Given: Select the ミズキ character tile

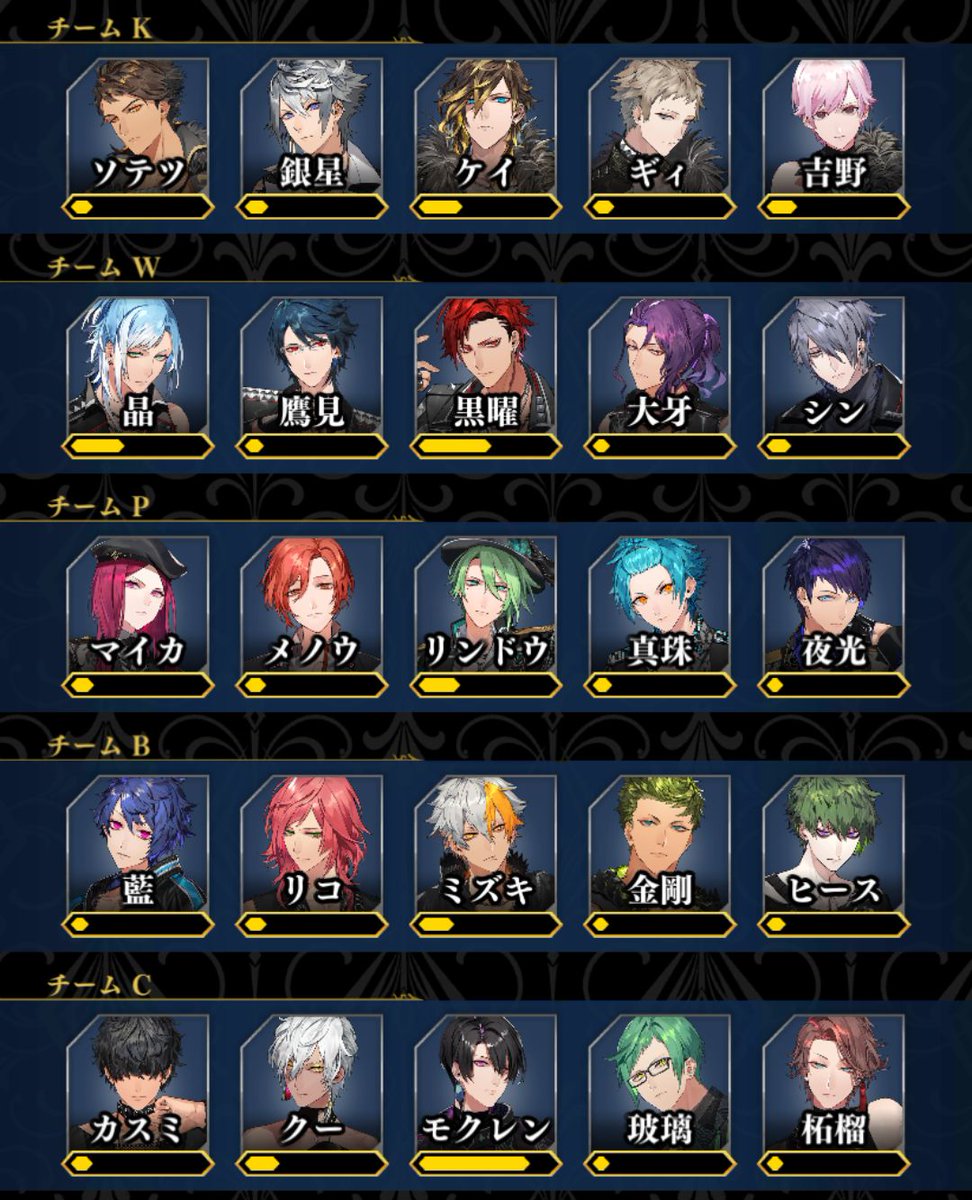Looking at the screenshot, I should point(486,842).
